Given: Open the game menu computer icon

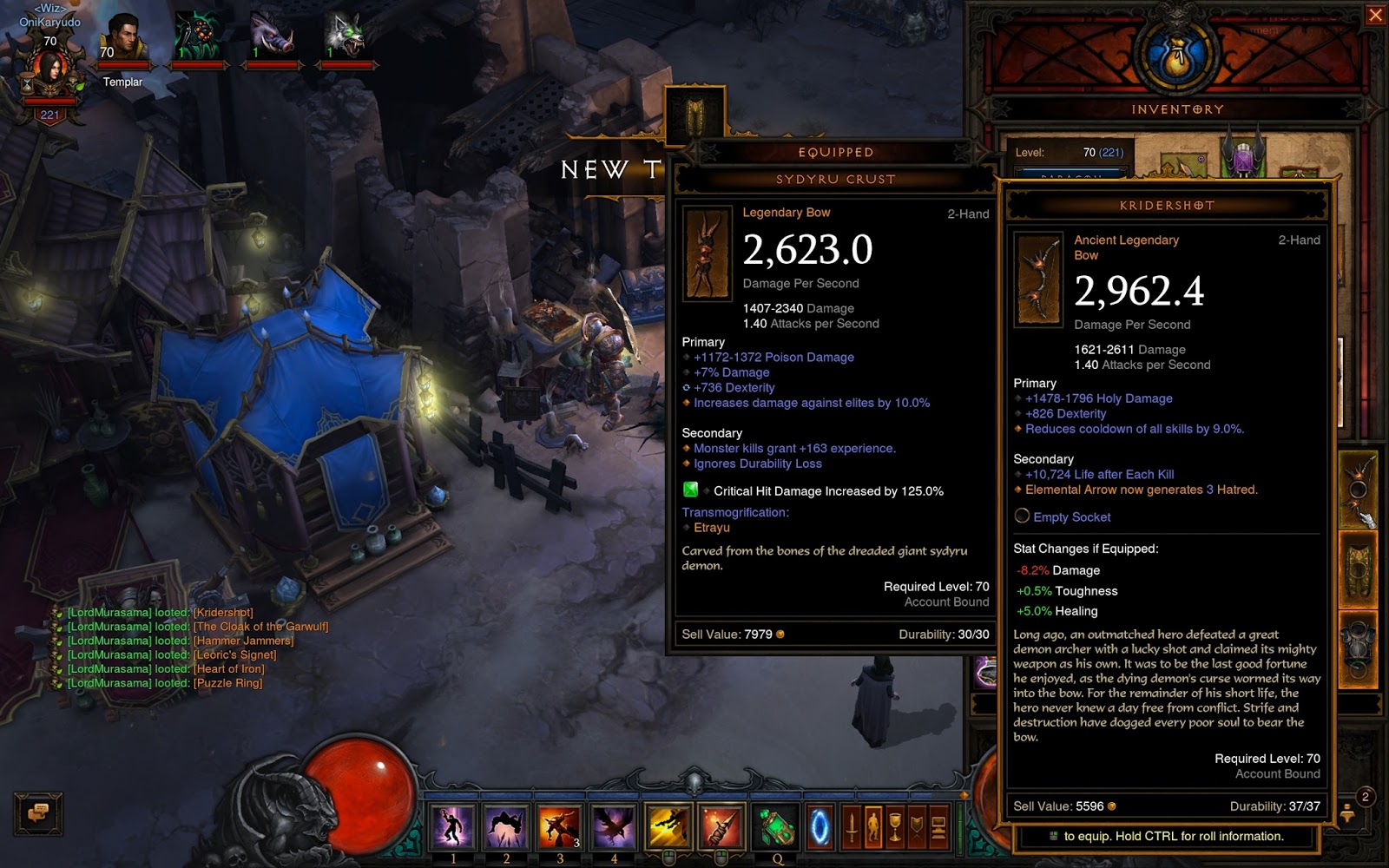Looking at the screenshot, I should (x=938, y=827).
